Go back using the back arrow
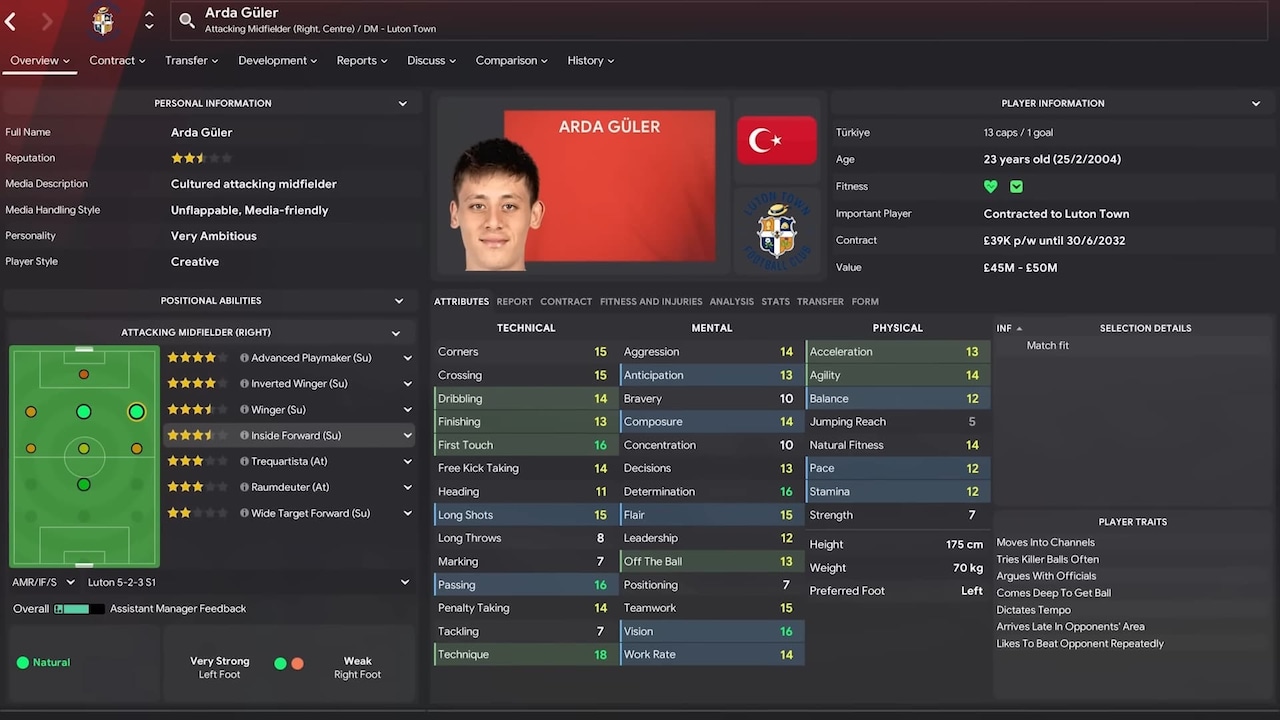This screenshot has width=1280, height=720. 11,21
